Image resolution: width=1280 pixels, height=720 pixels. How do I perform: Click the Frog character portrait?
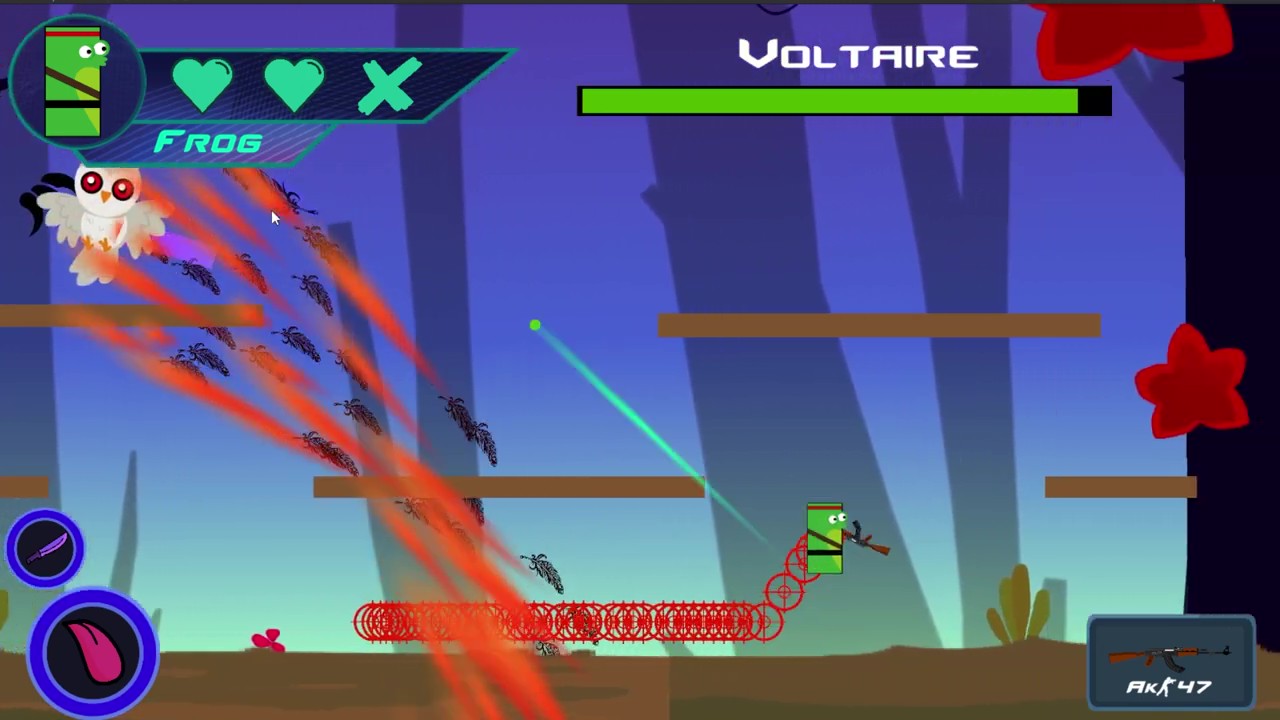coord(74,82)
